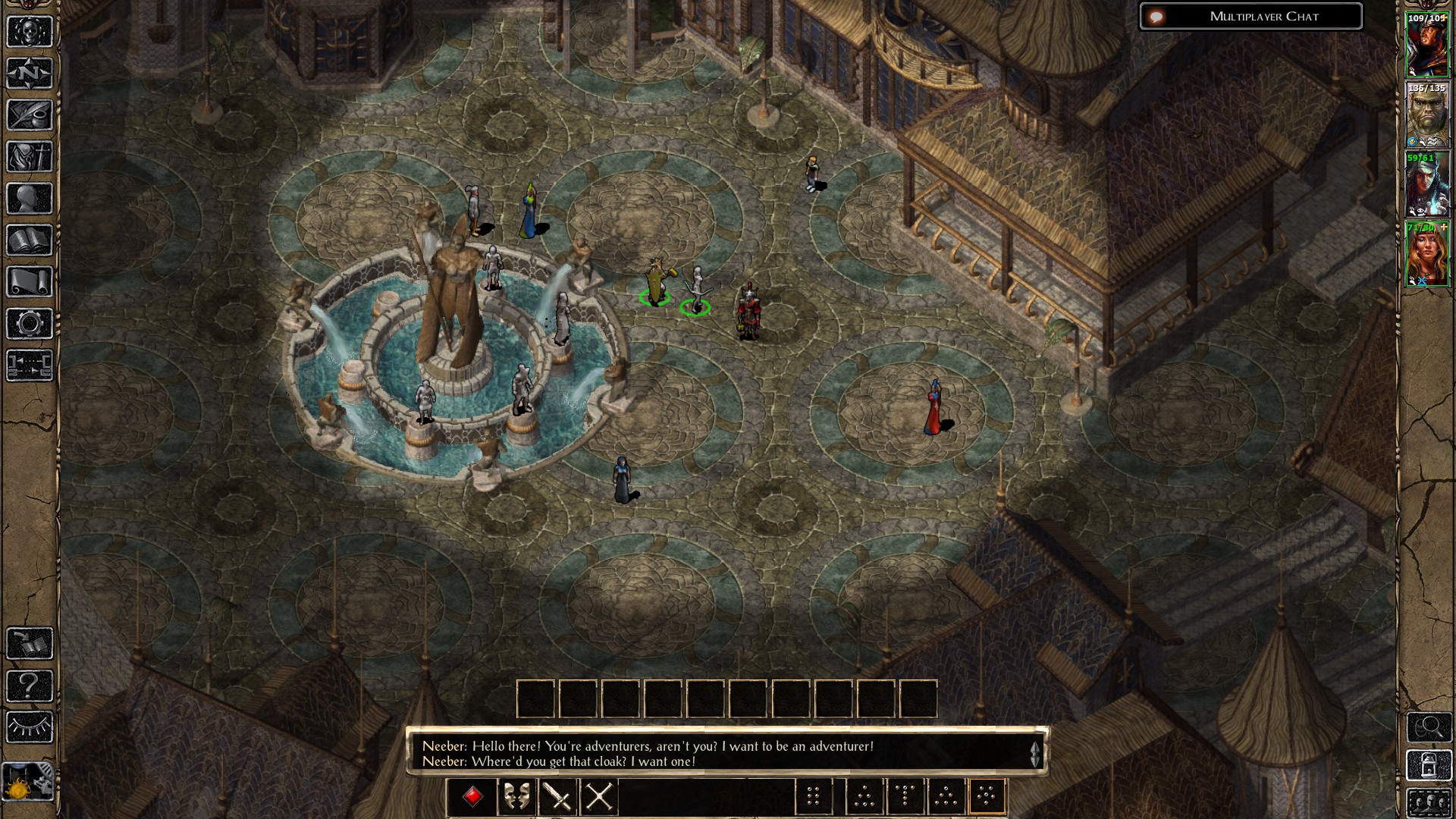1456x819 pixels.
Task: Open the inventory screen
Action: 29,155
